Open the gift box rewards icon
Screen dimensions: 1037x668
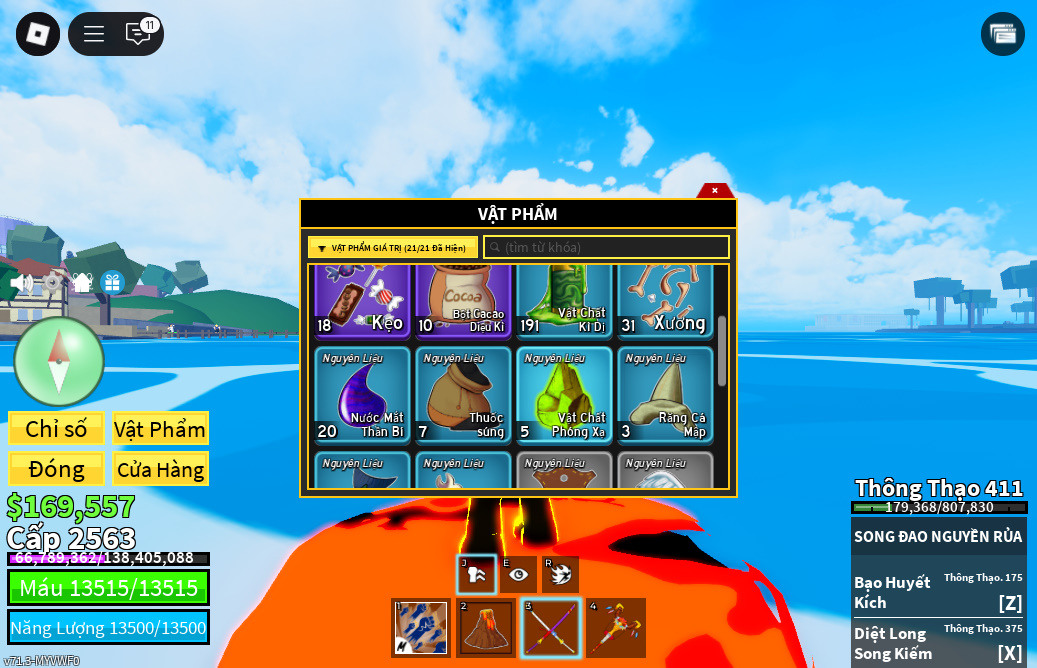(112, 283)
